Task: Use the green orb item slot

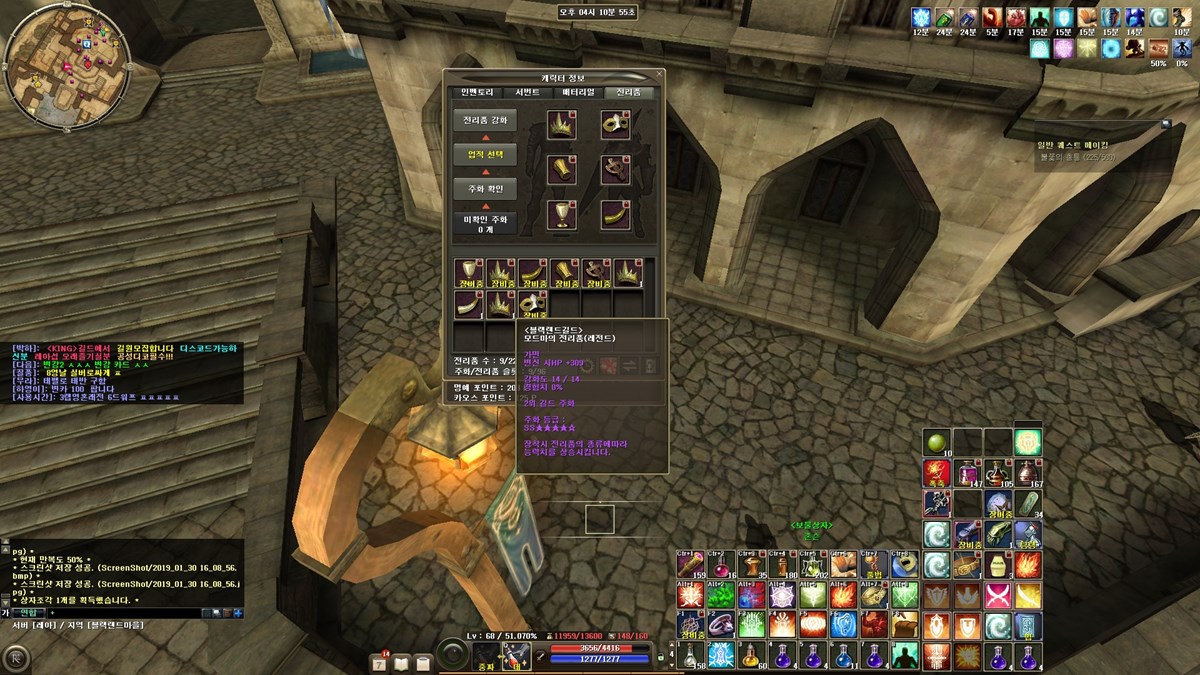Action: (x=937, y=441)
